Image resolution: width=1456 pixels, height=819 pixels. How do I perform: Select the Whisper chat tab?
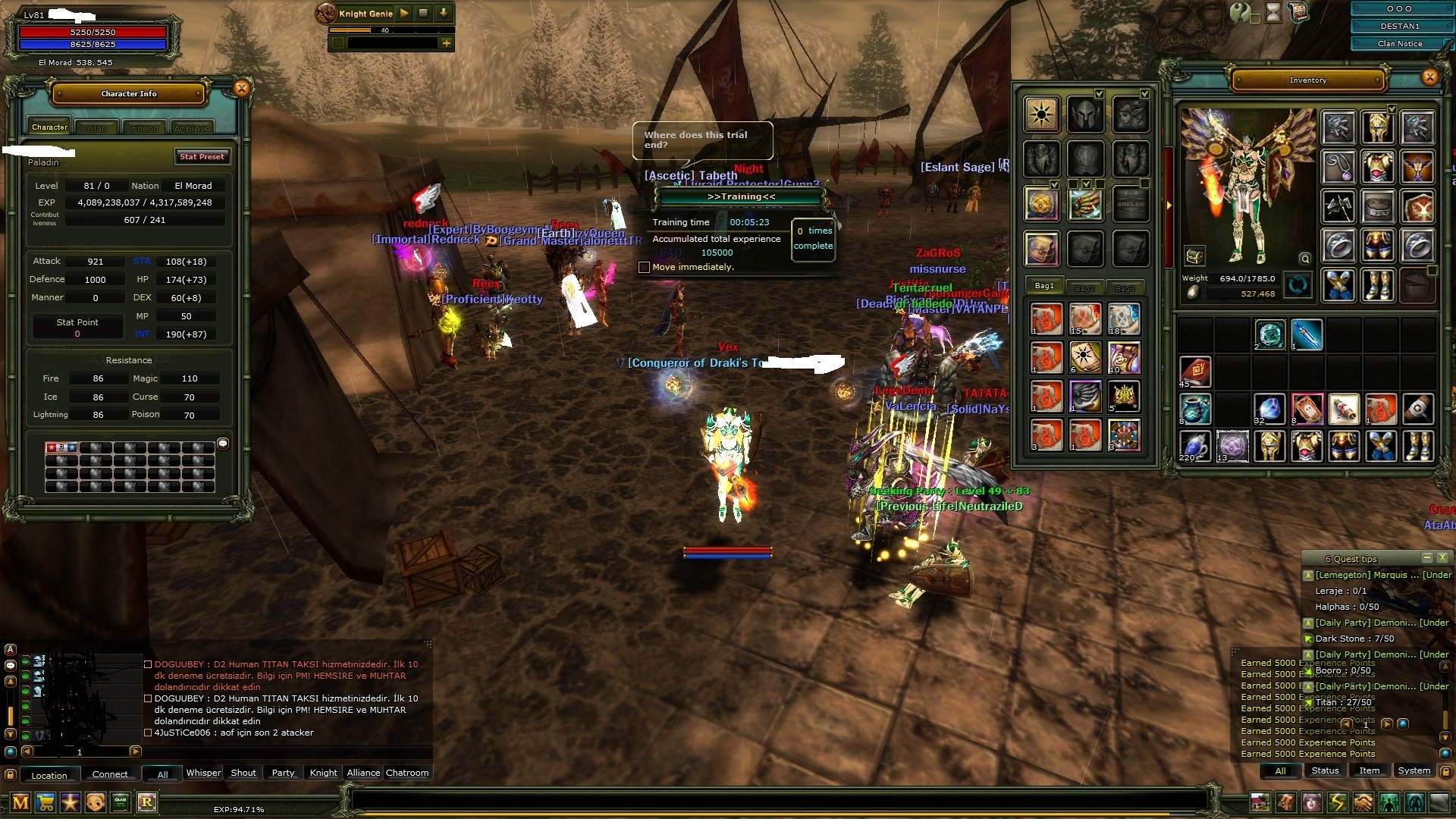[x=203, y=773]
